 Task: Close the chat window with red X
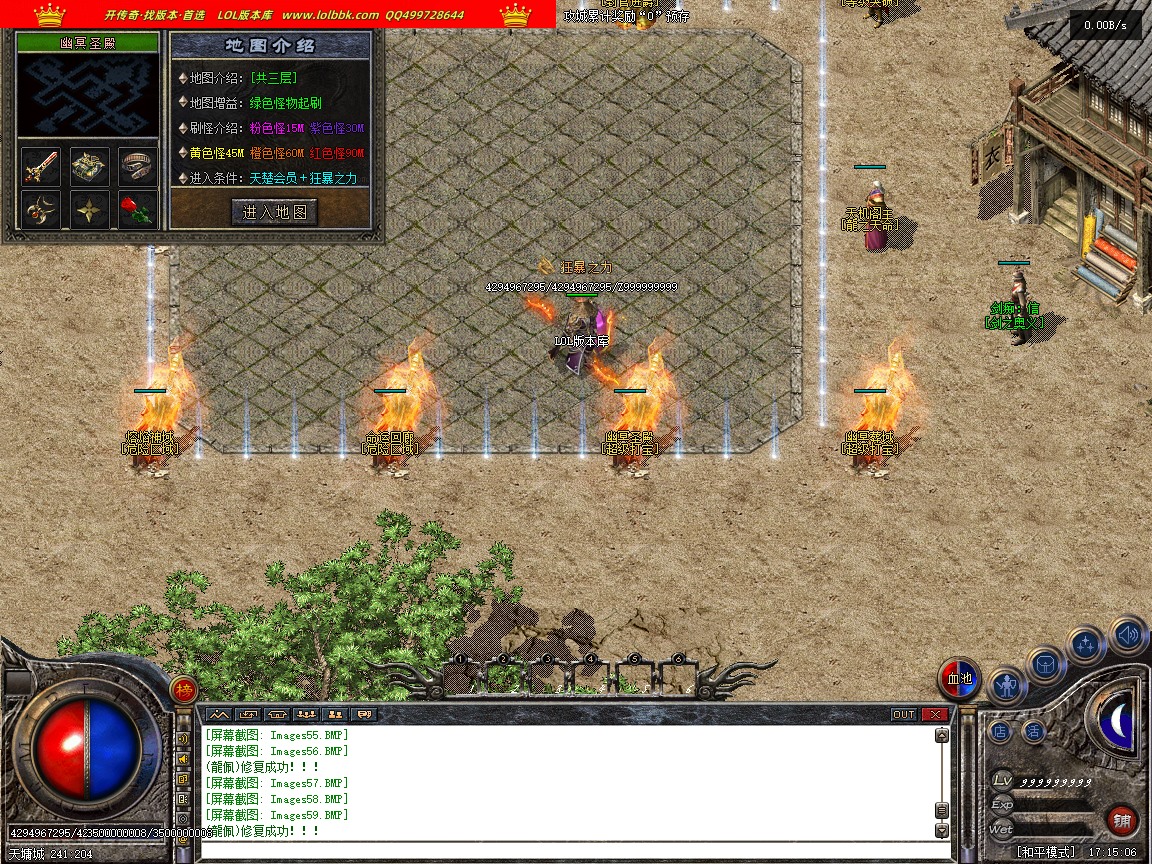935,714
